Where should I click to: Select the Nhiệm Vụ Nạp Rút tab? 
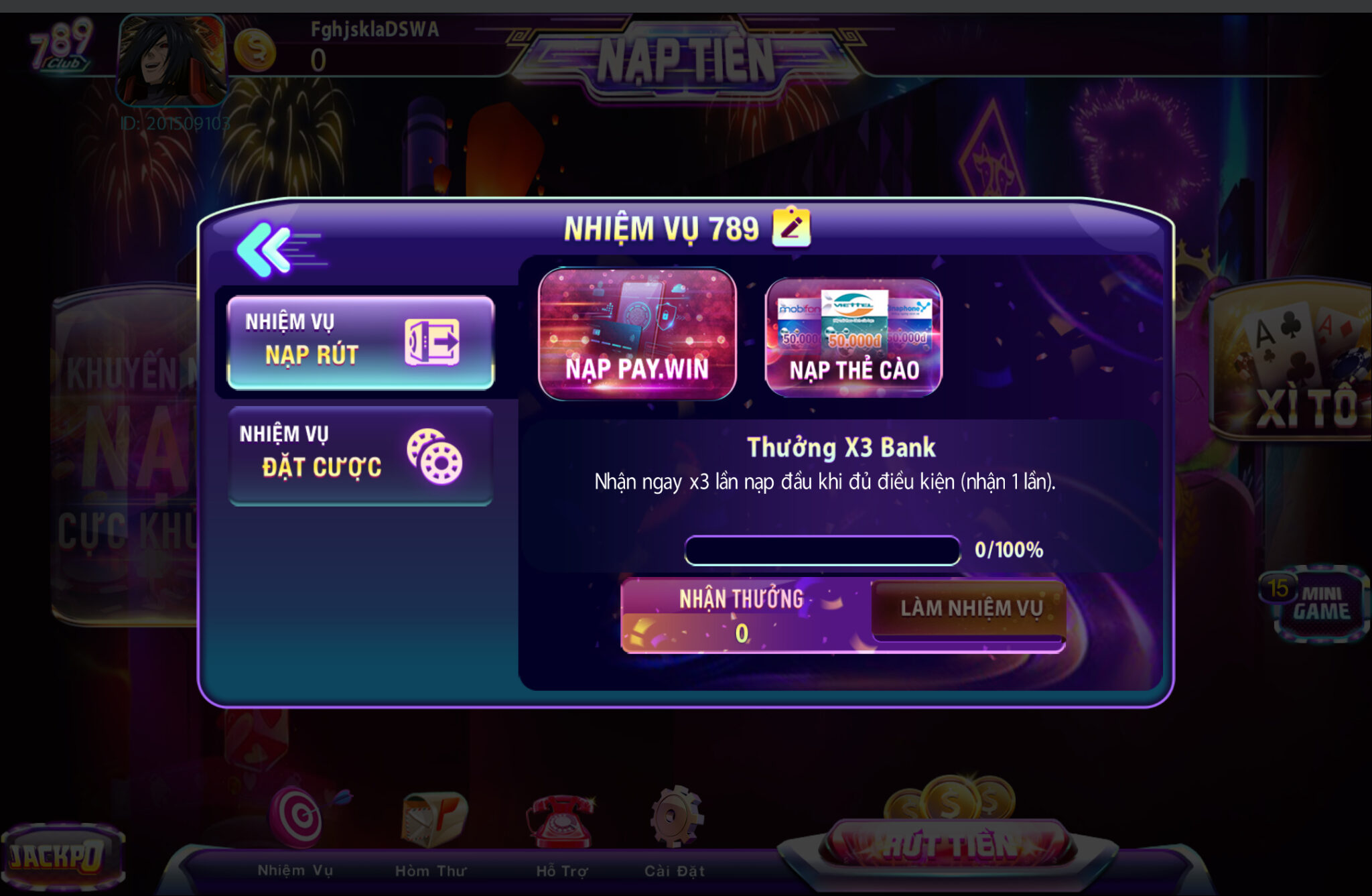(x=360, y=342)
